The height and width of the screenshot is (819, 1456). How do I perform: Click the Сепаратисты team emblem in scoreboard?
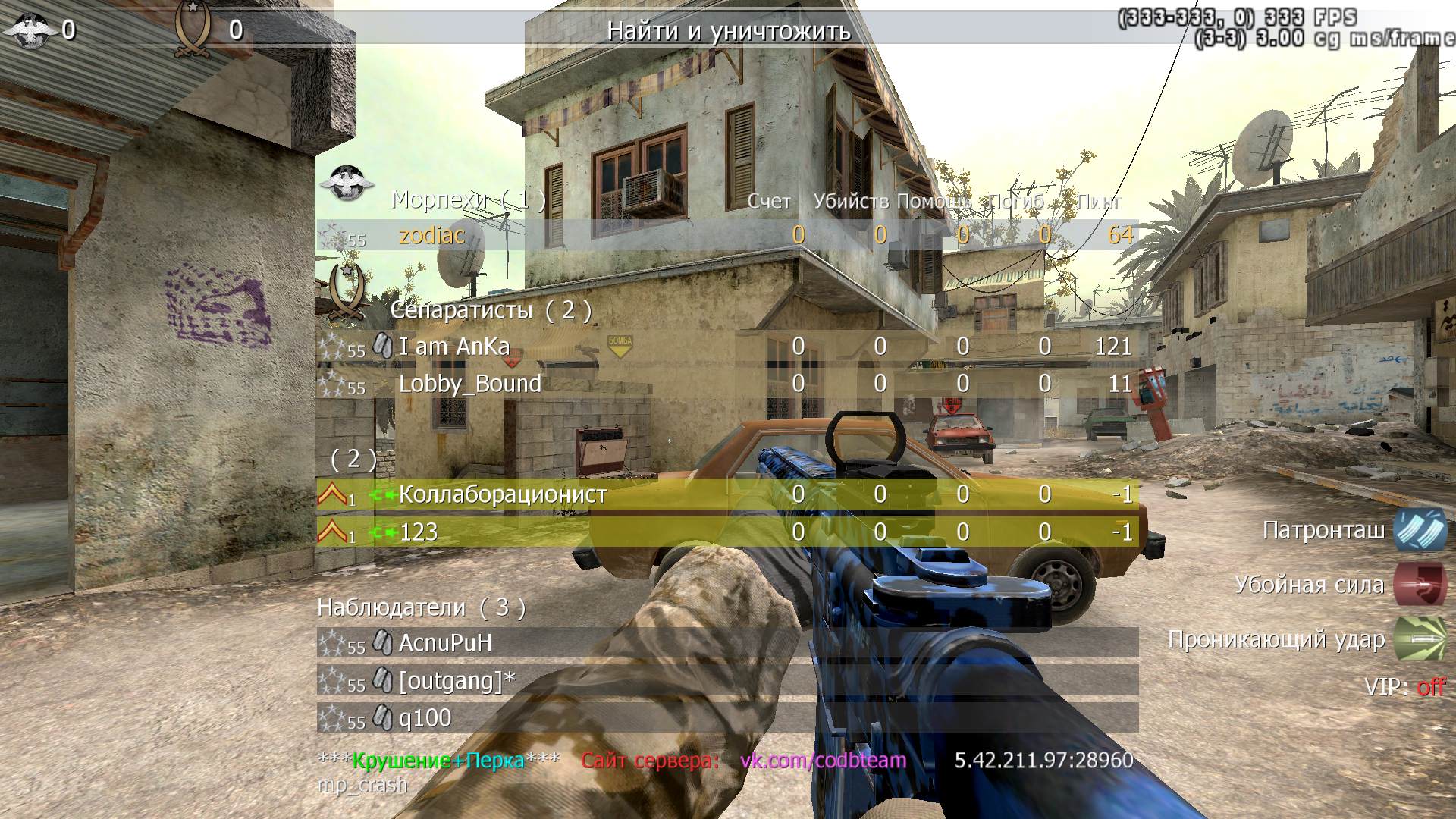(346, 292)
